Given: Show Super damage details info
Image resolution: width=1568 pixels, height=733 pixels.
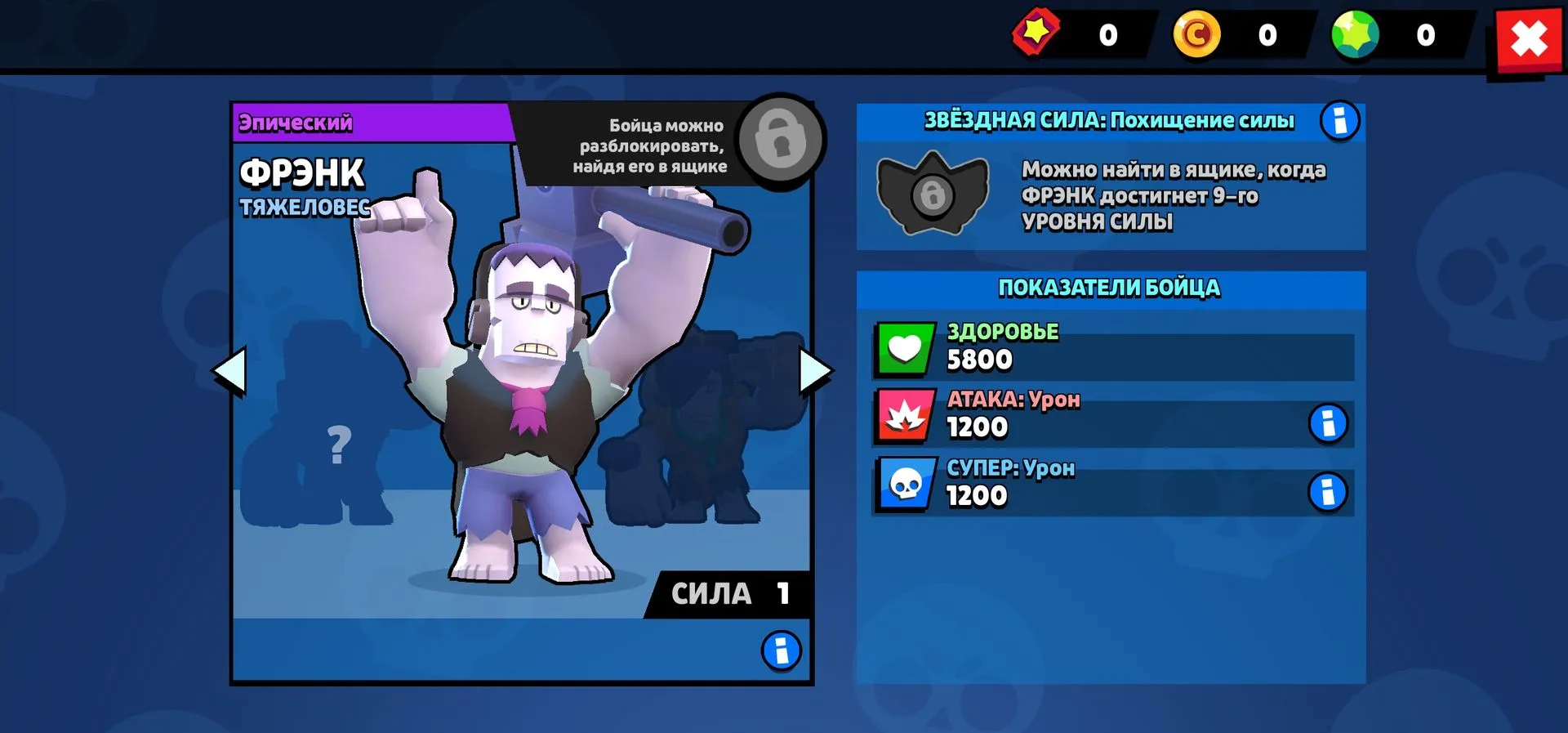Looking at the screenshot, I should (x=1327, y=492).
